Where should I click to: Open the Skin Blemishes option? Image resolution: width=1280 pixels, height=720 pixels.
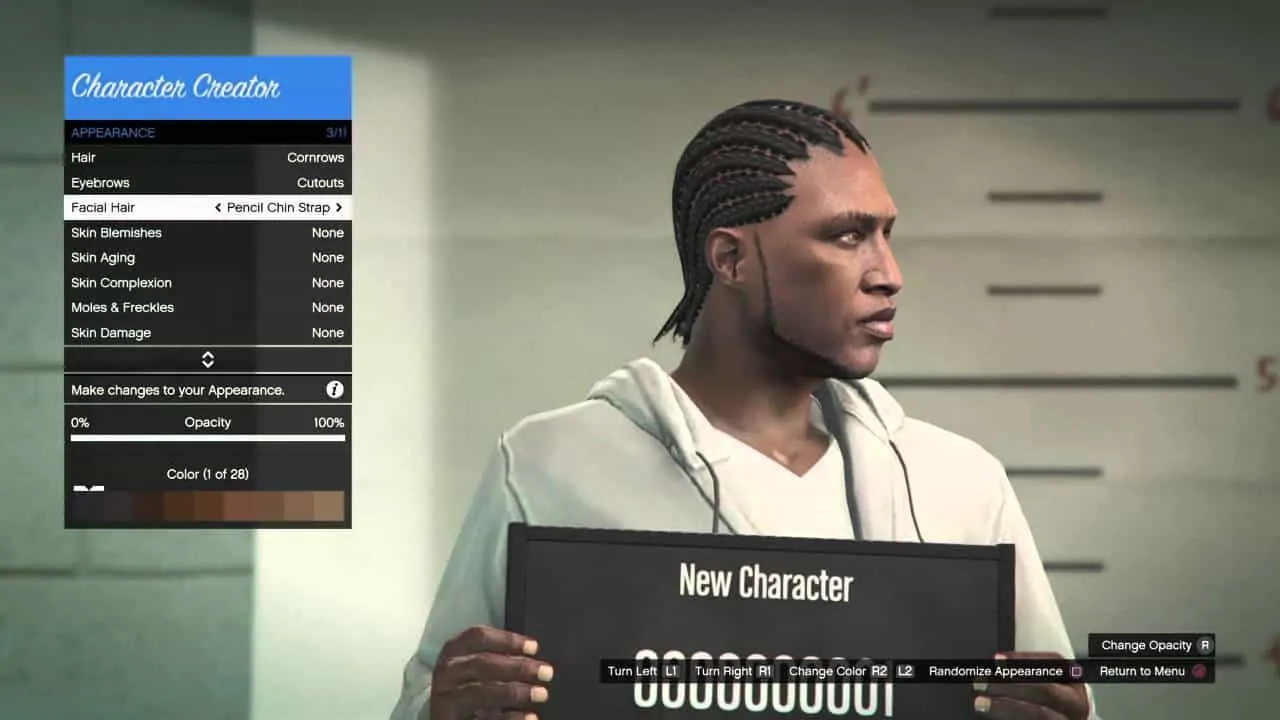pyautogui.click(x=207, y=232)
